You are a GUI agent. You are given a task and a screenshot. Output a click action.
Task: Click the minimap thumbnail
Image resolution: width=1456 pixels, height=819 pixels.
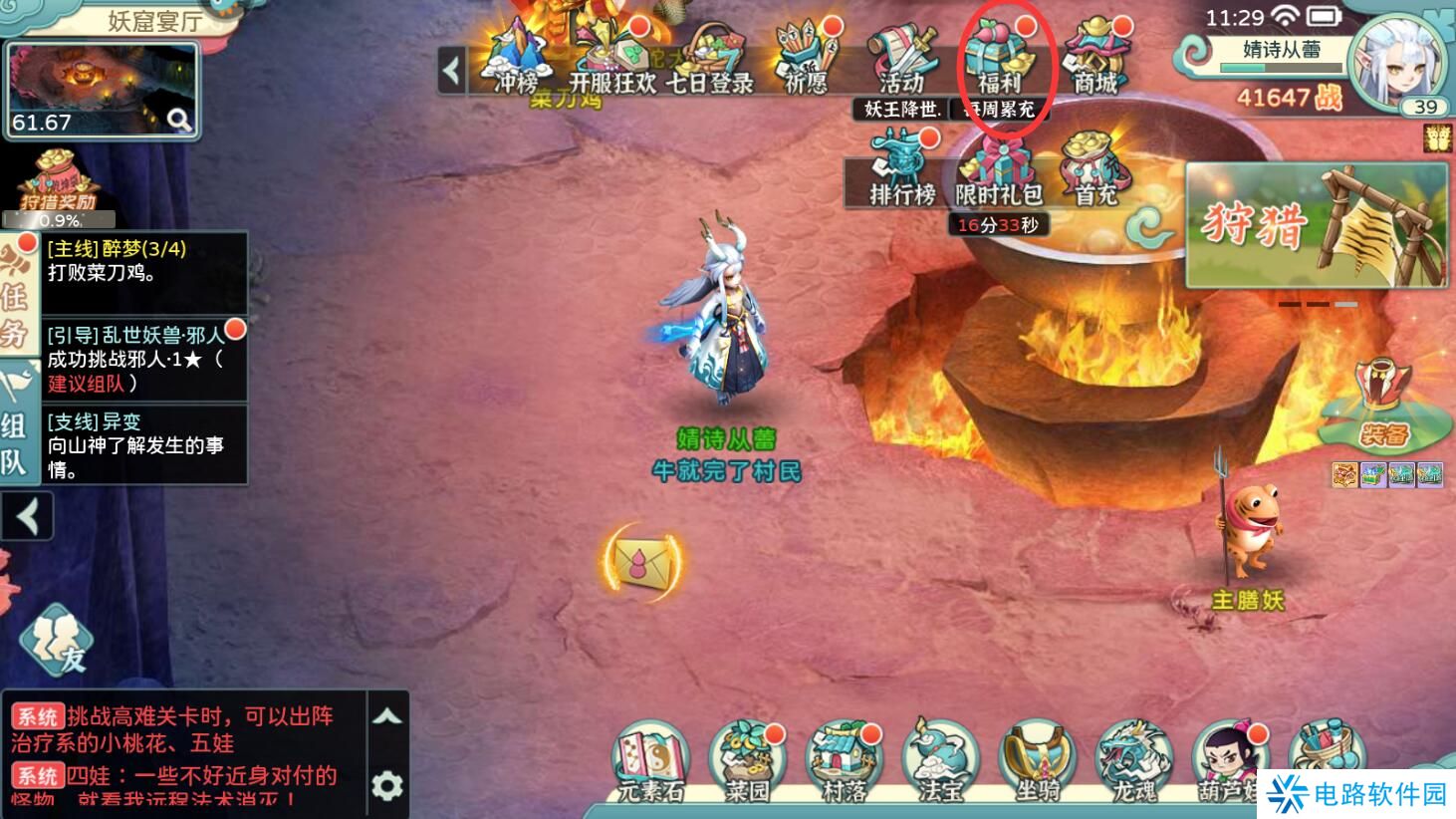102,90
